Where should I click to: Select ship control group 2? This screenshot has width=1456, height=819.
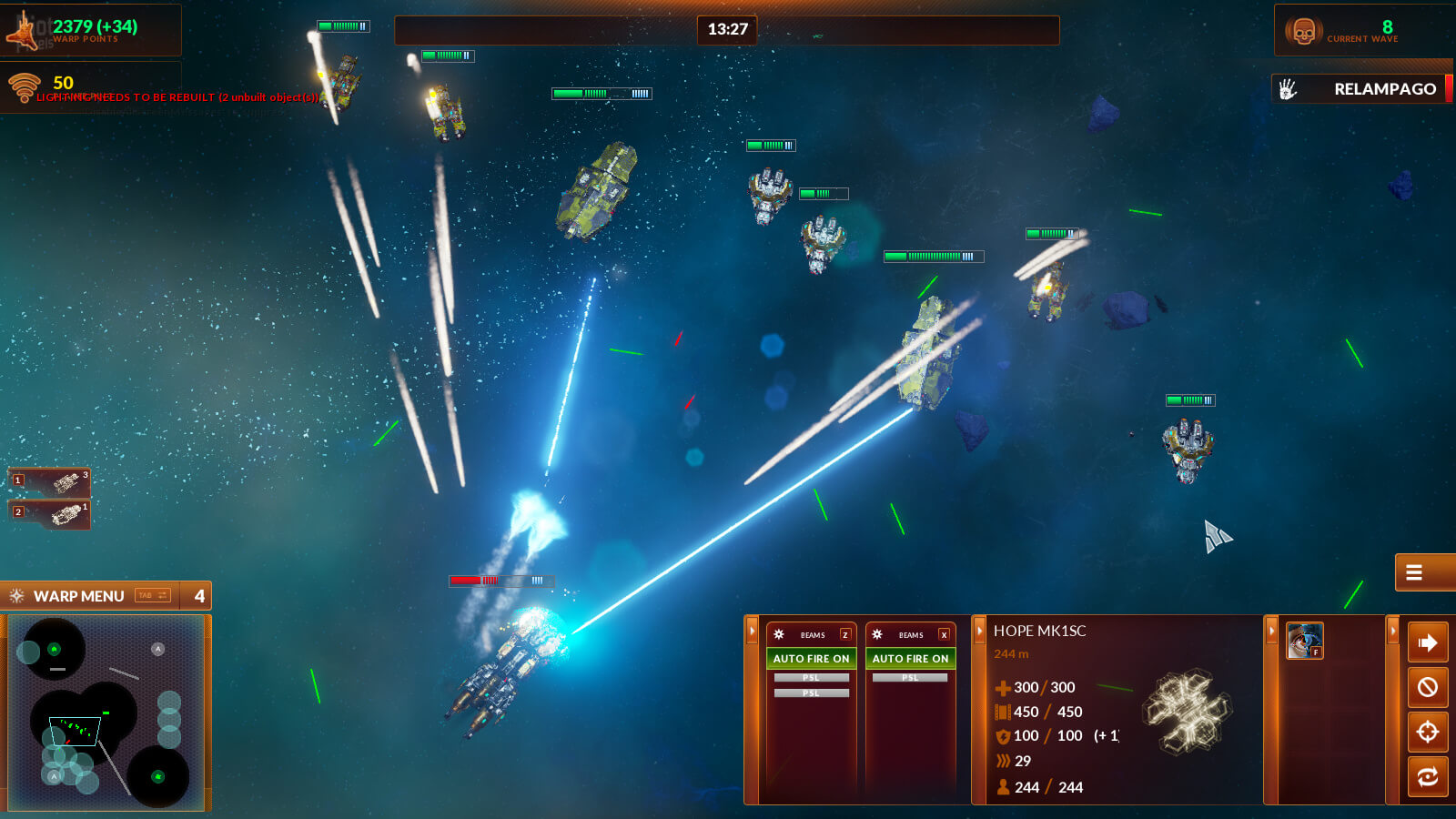[49, 514]
